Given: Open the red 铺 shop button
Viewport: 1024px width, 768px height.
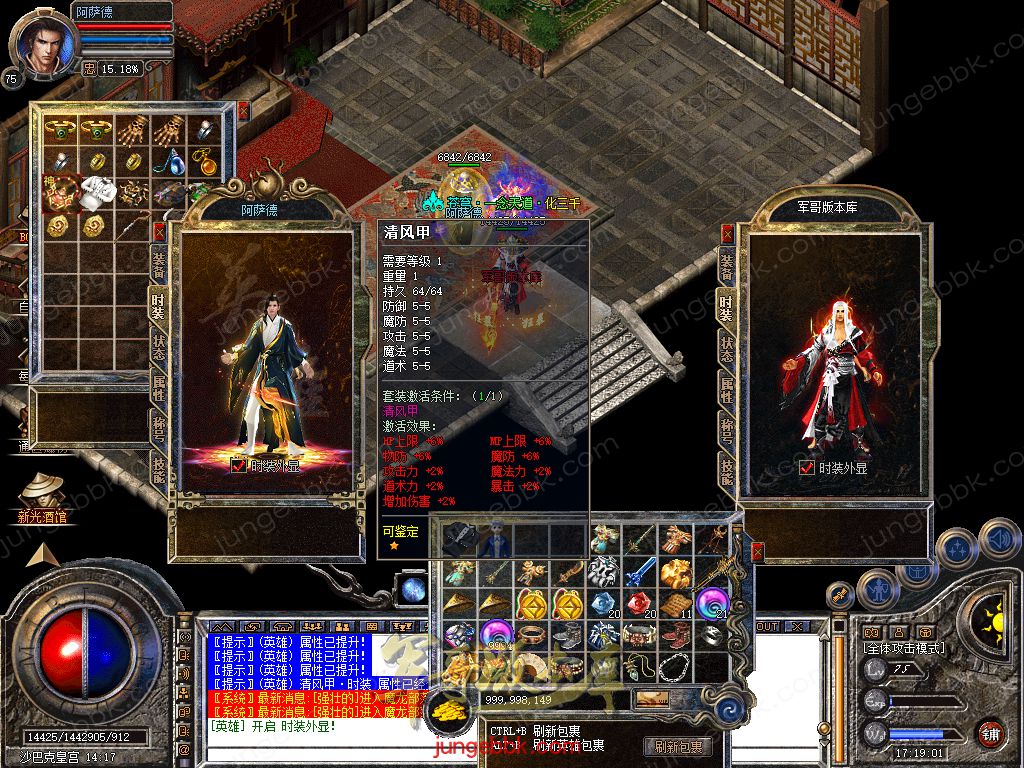Looking at the screenshot, I should [990, 733].
